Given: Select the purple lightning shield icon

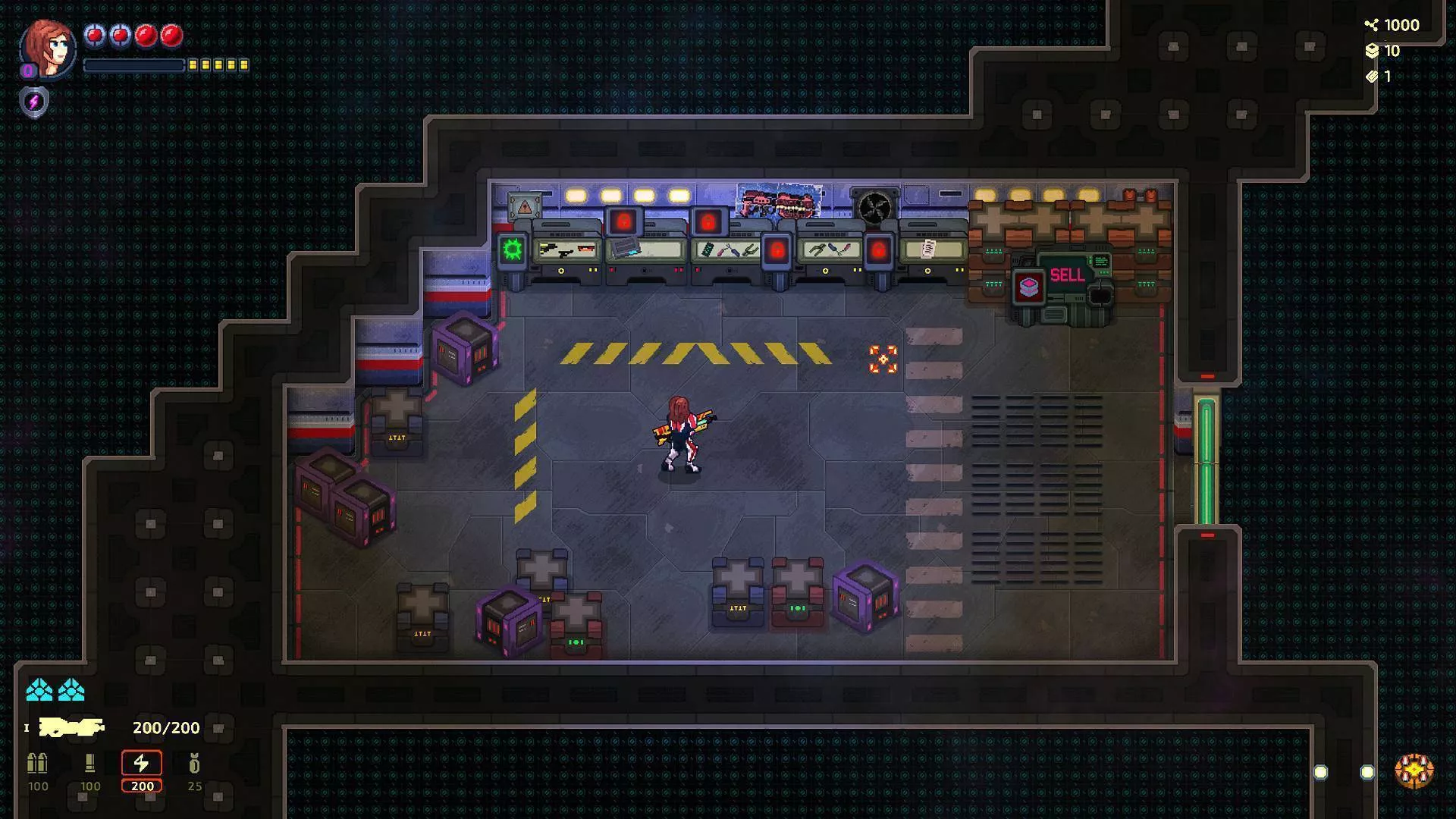Looking at the screenshot, I should tap(34, 102).
